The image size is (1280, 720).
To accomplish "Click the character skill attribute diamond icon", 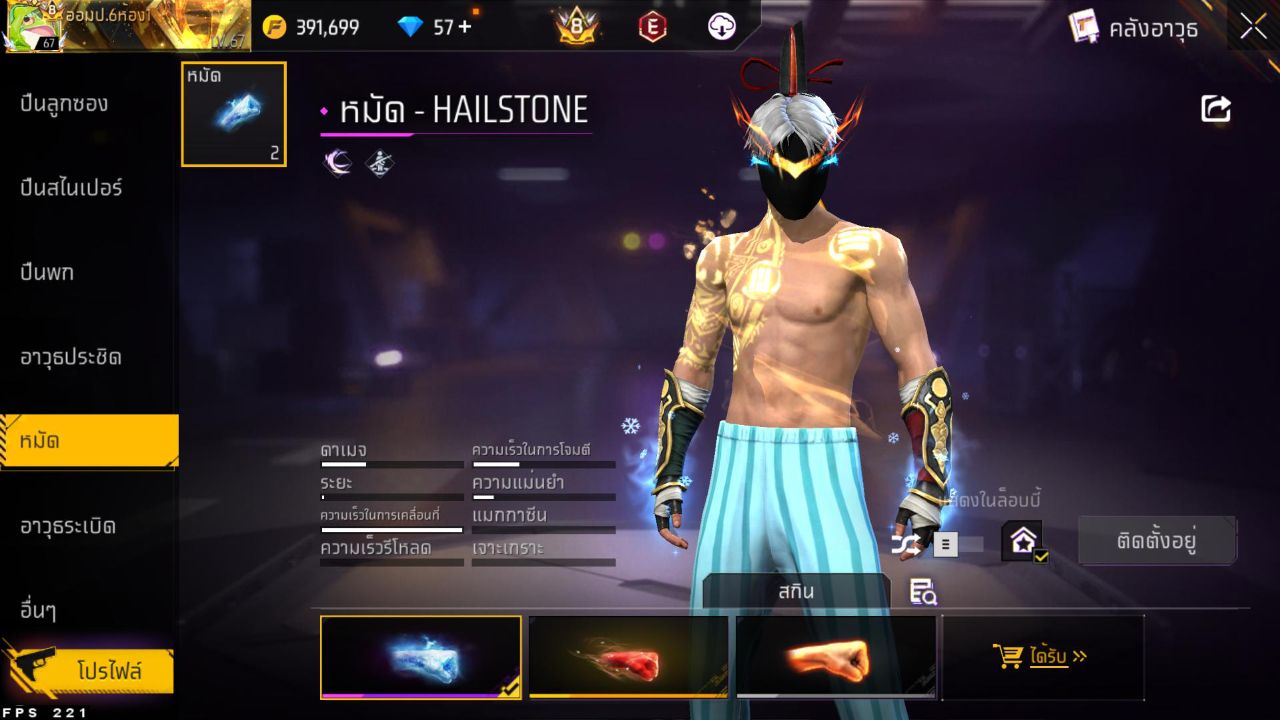I will tap(381, 161).
